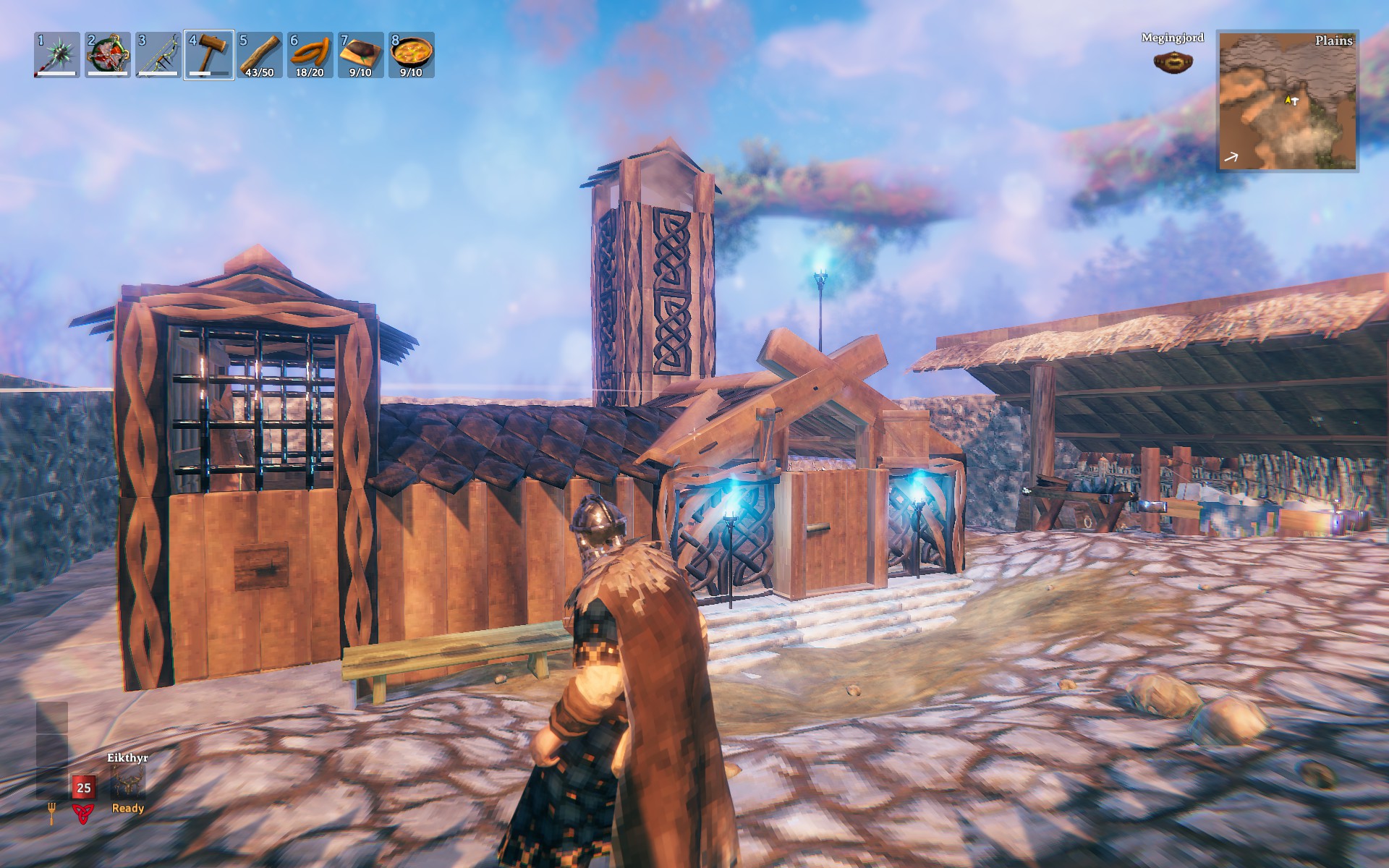Activate the Eikthyr forsaken power

128,783
